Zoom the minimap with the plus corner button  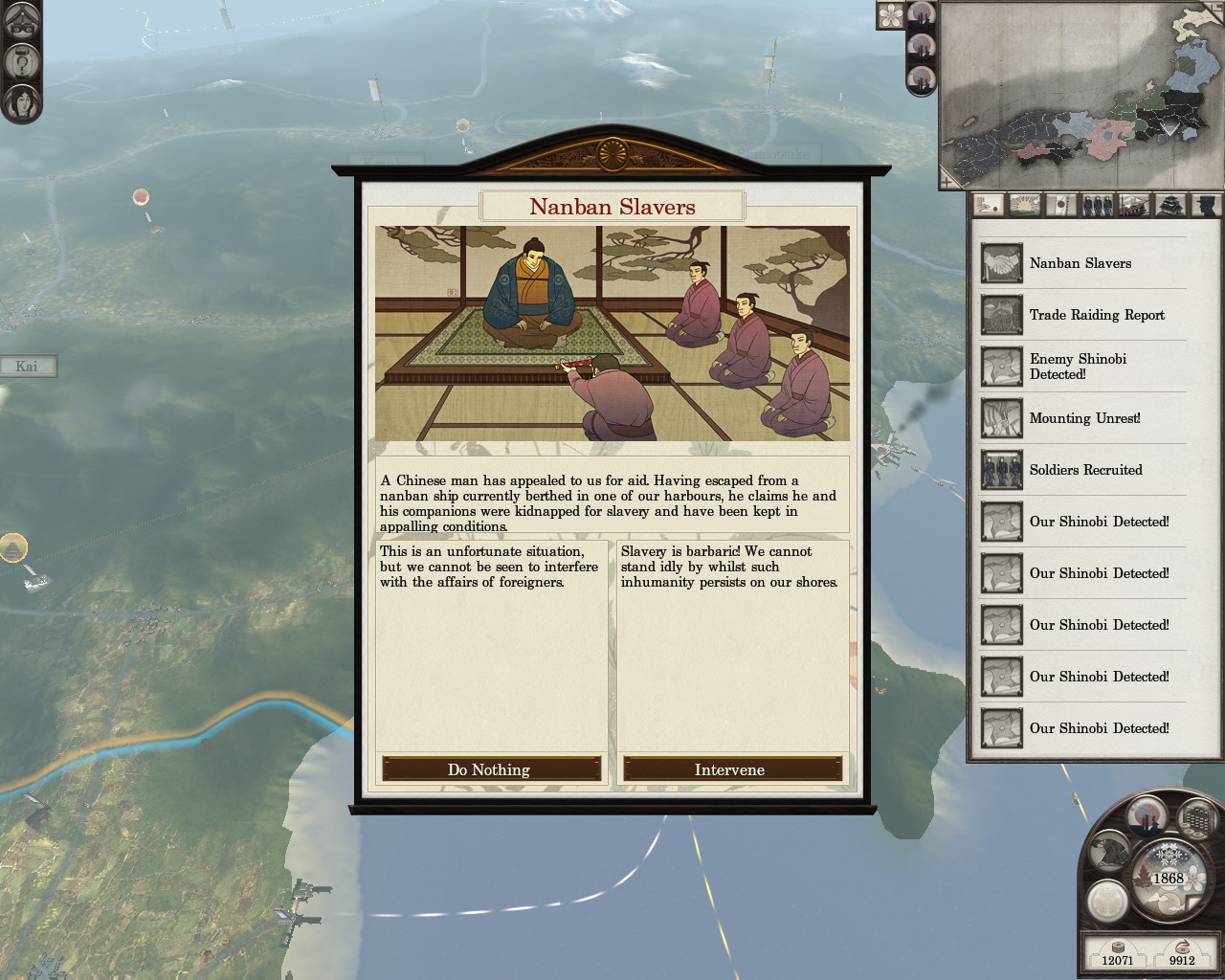(x=947, y=180)
